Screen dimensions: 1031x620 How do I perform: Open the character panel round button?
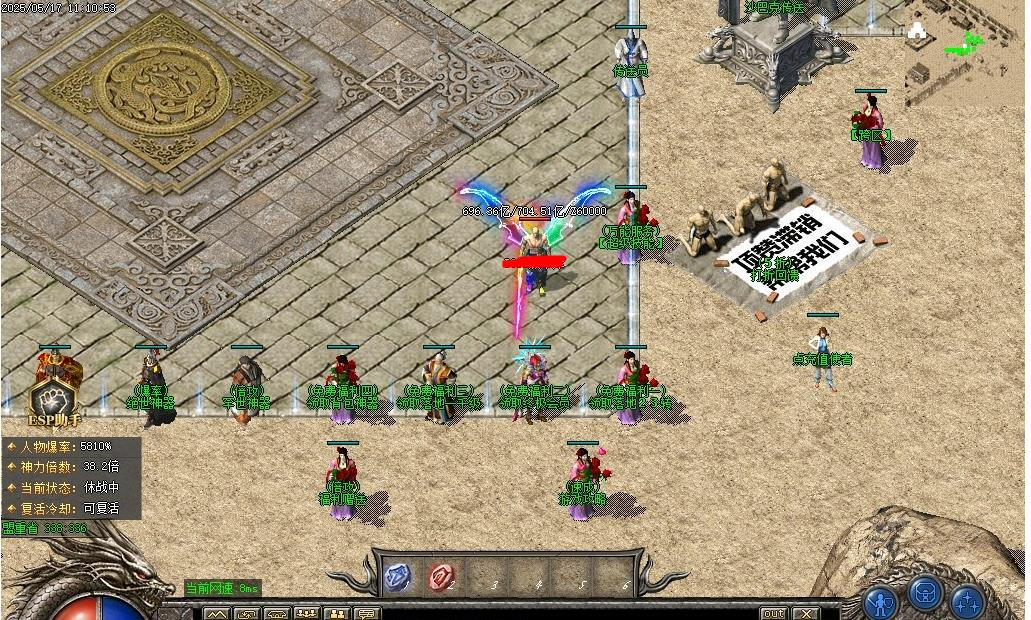pyautogui.click(x=880, y=603)
